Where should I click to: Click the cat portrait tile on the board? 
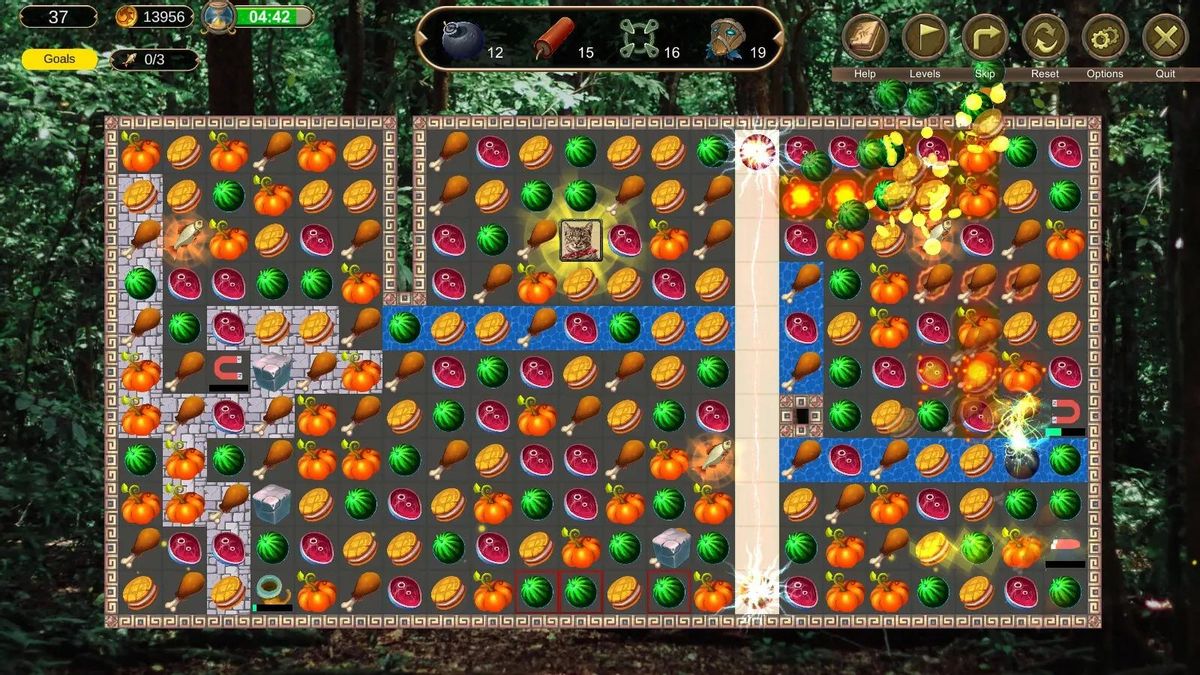click(x=581, y=240)
